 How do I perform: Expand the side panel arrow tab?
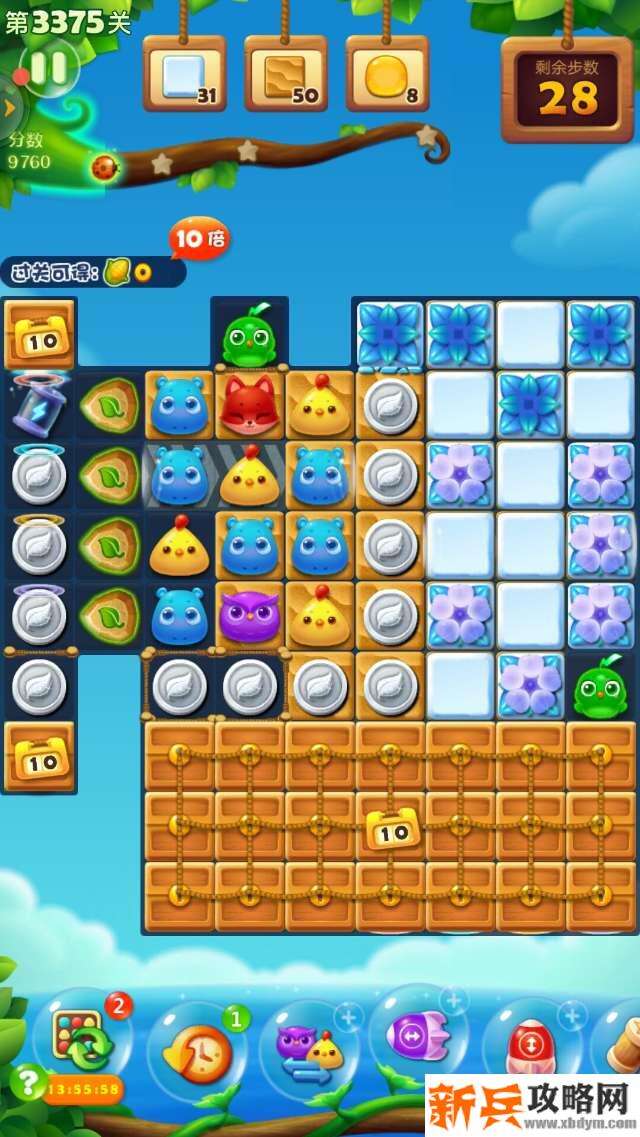tap(8, 106)
